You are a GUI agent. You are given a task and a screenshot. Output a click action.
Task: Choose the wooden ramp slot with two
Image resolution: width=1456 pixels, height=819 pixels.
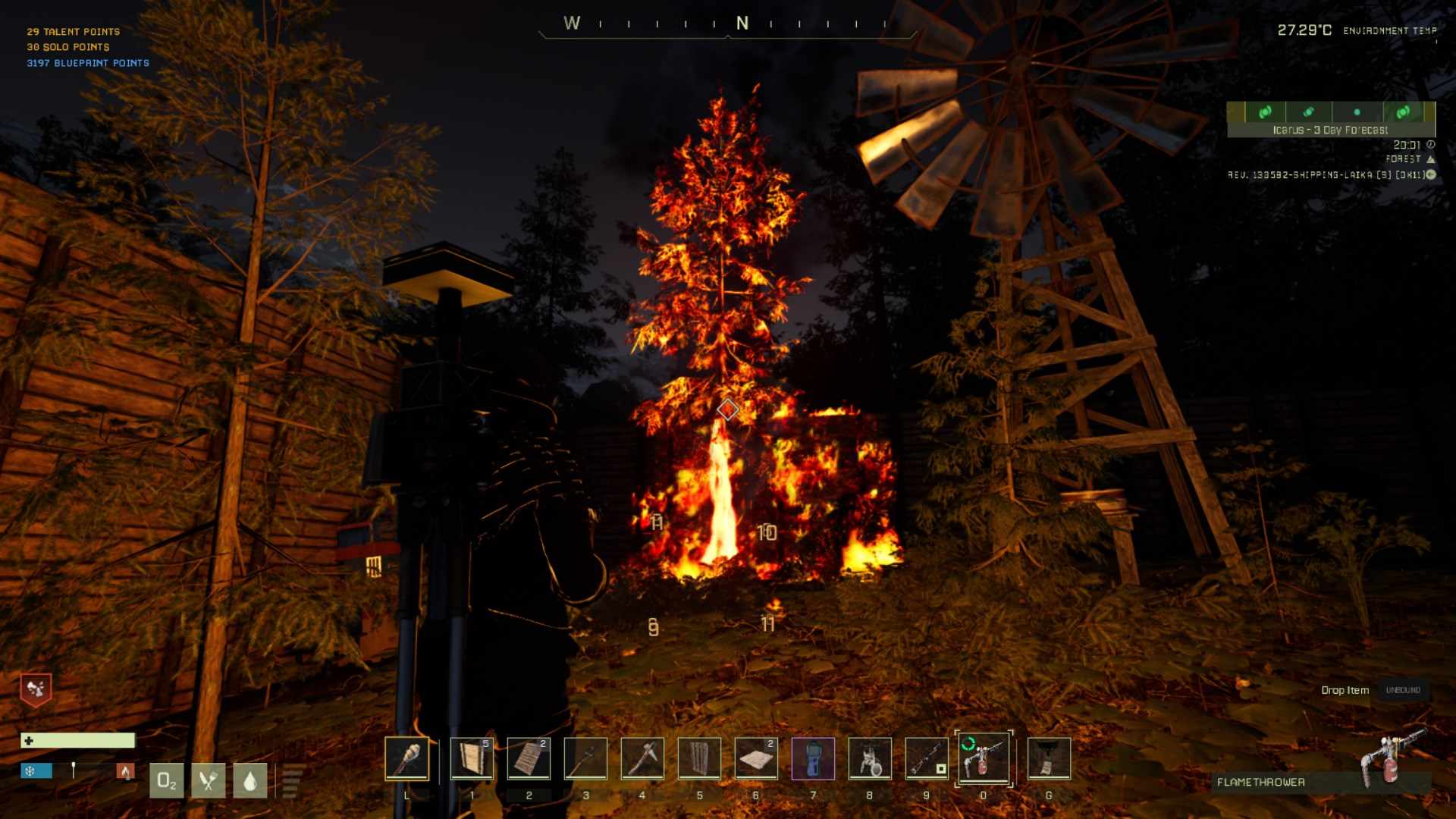click(529, 758)
